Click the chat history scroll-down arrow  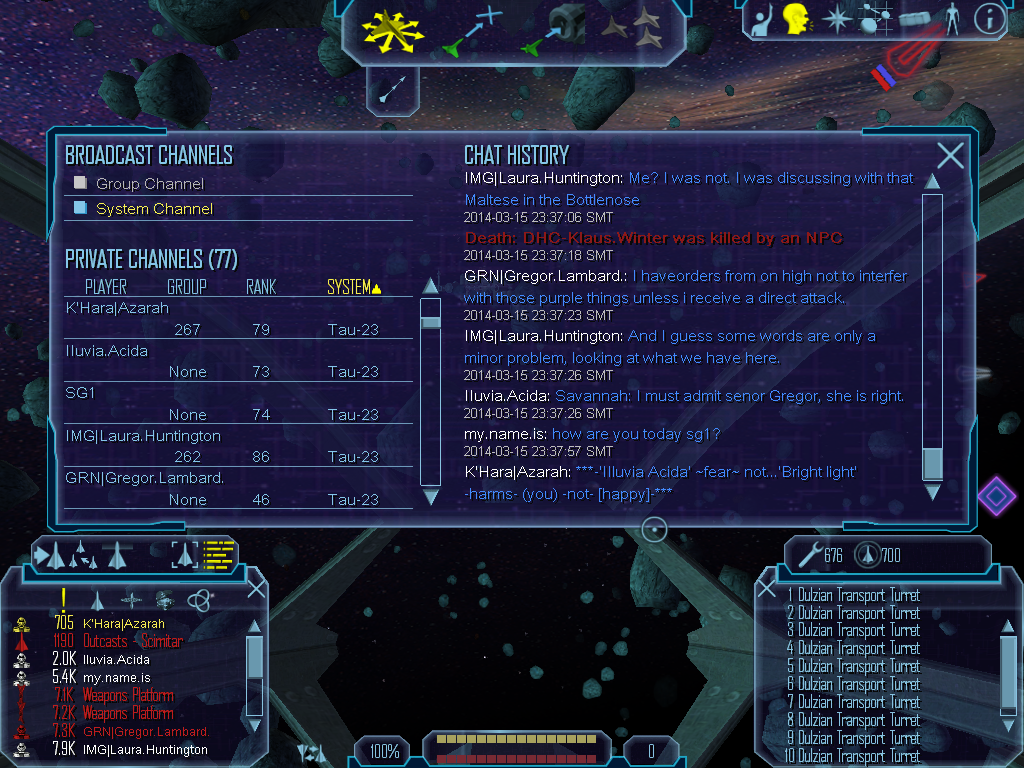coord(932,492)
